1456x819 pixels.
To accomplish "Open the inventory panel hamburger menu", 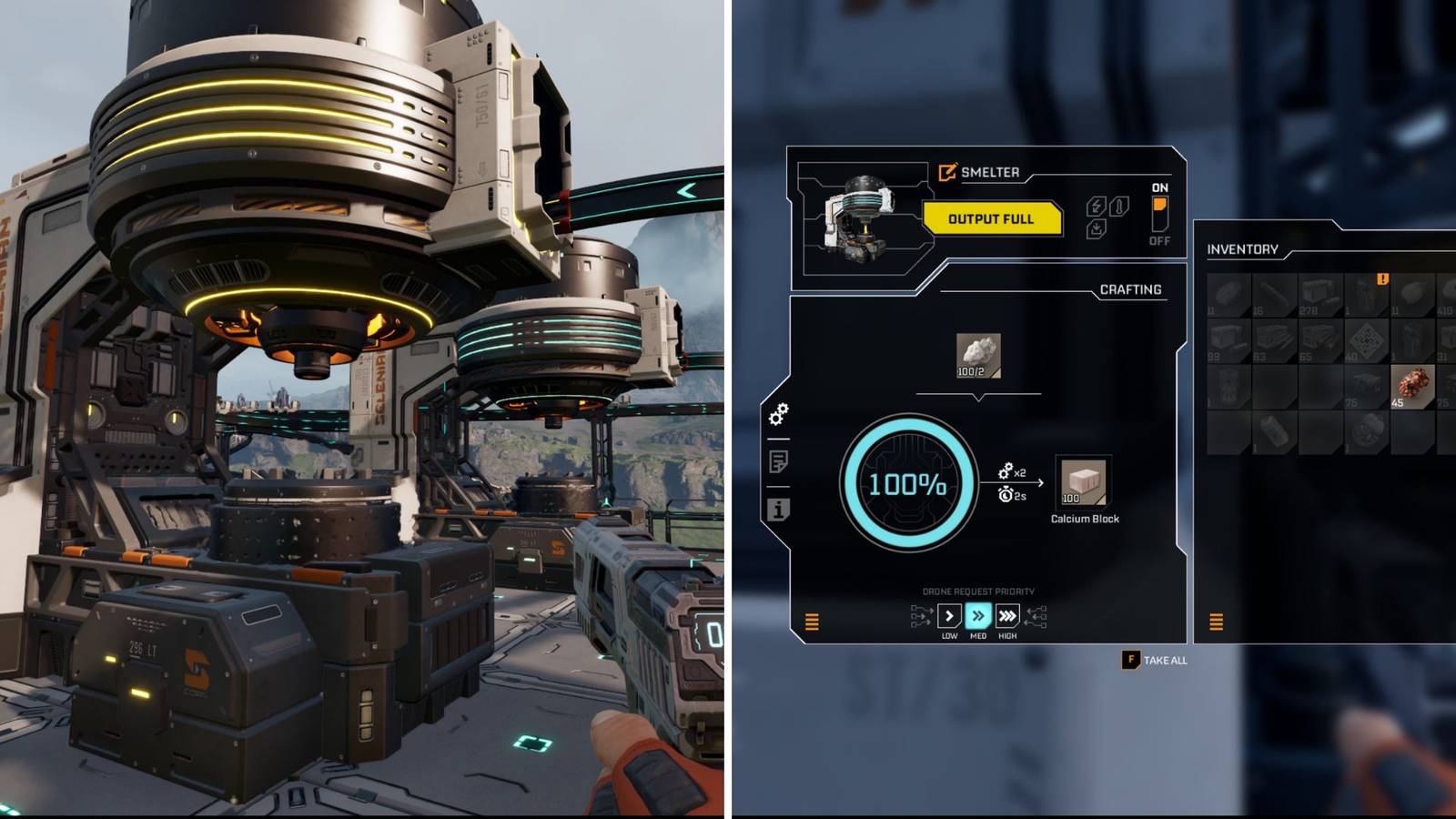I will click(x=1215, y=623).
